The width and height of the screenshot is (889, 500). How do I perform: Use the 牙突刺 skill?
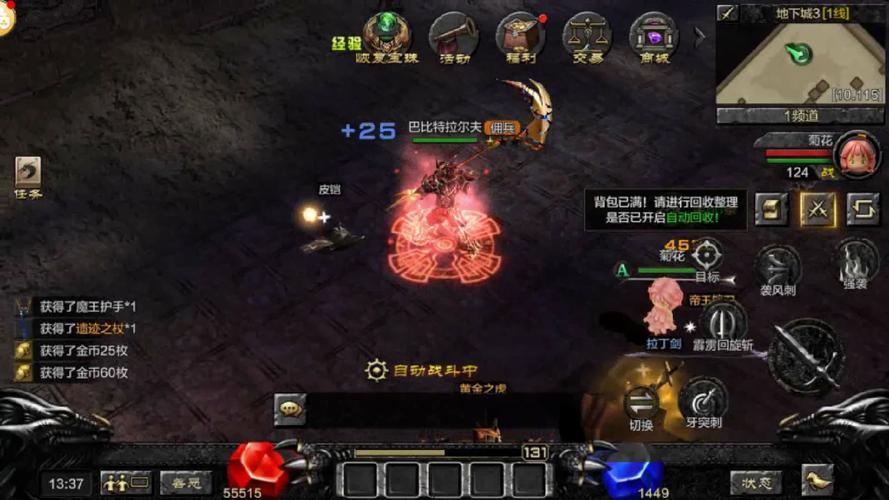703,400
